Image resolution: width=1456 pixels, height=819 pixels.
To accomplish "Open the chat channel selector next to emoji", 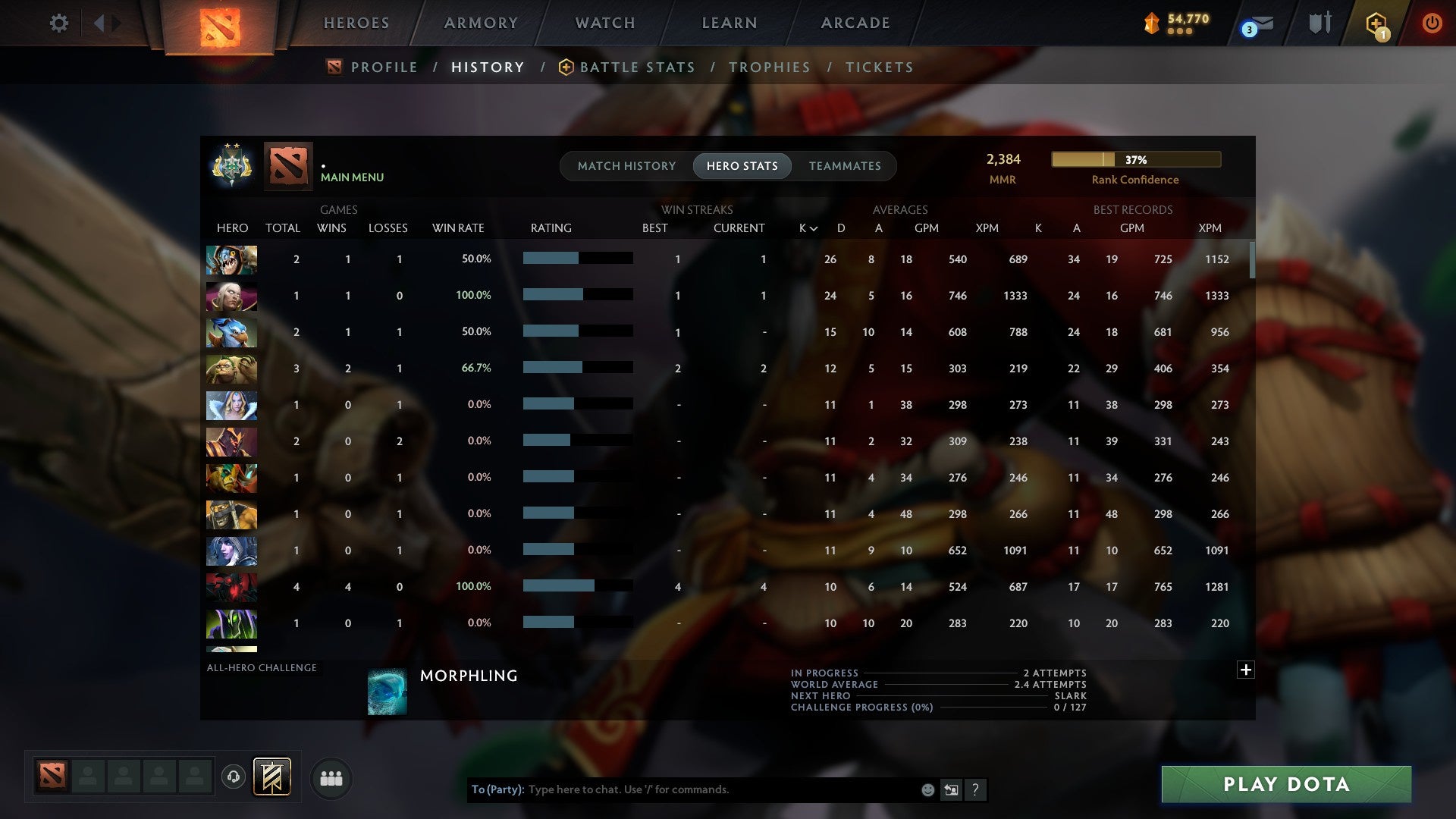I will [952, 789].
